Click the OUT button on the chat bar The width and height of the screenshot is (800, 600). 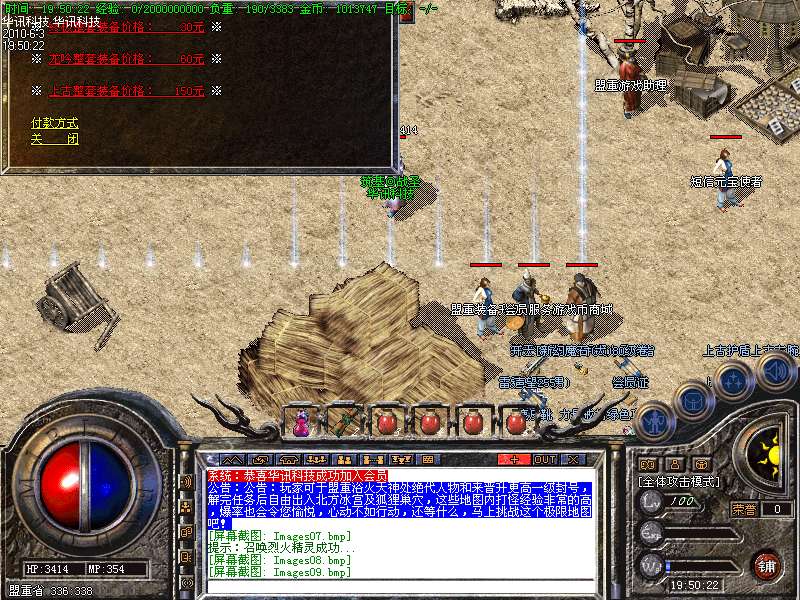point(544,459)
